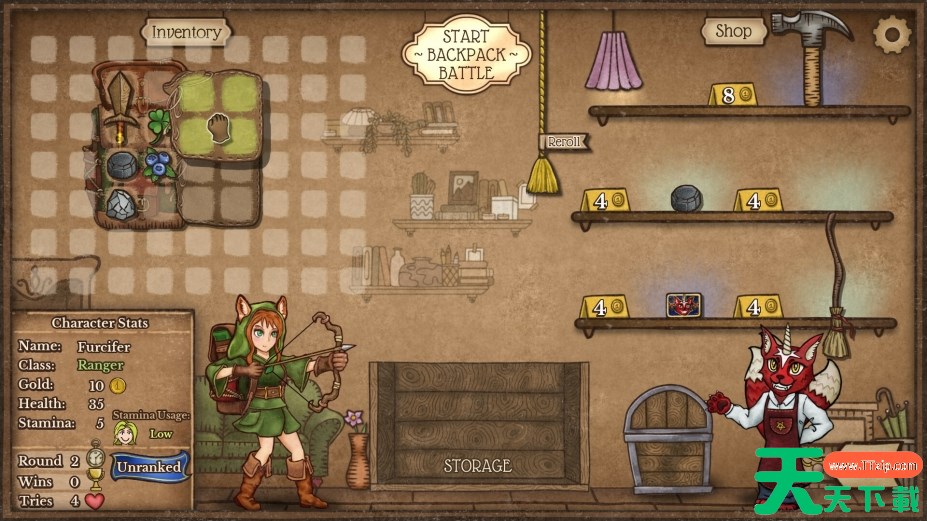Start the Backpack Battle
The width and height of the screenshot is (927, 521).
tap(466, 54)
